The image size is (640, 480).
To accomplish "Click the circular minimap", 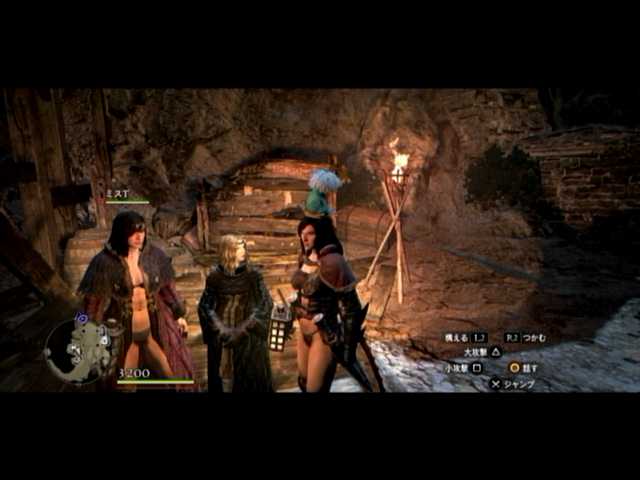I will [79, 350].
